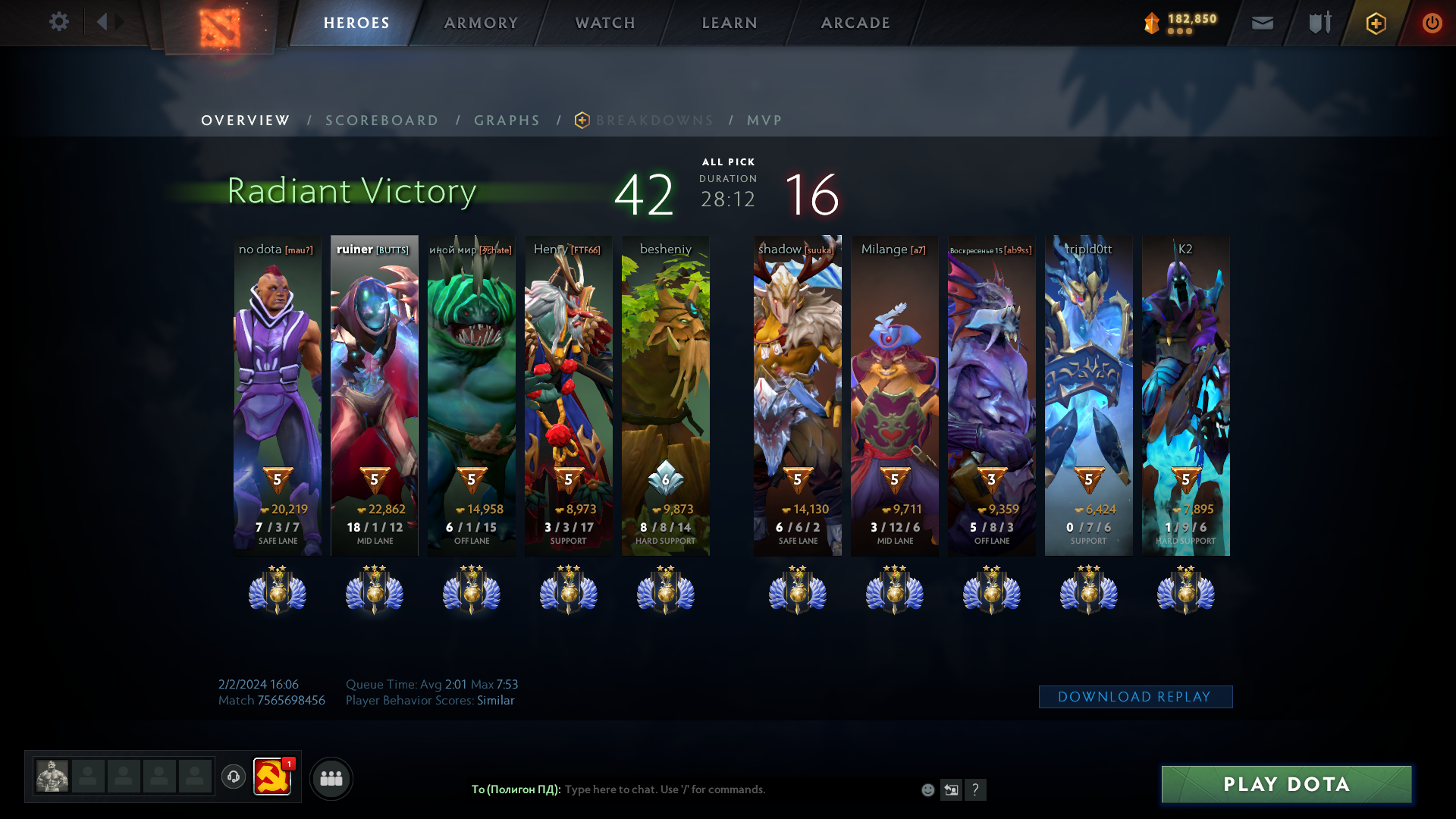Open the Heroes tab
This screenshot has height=819, width=1456.
[356, 23]
